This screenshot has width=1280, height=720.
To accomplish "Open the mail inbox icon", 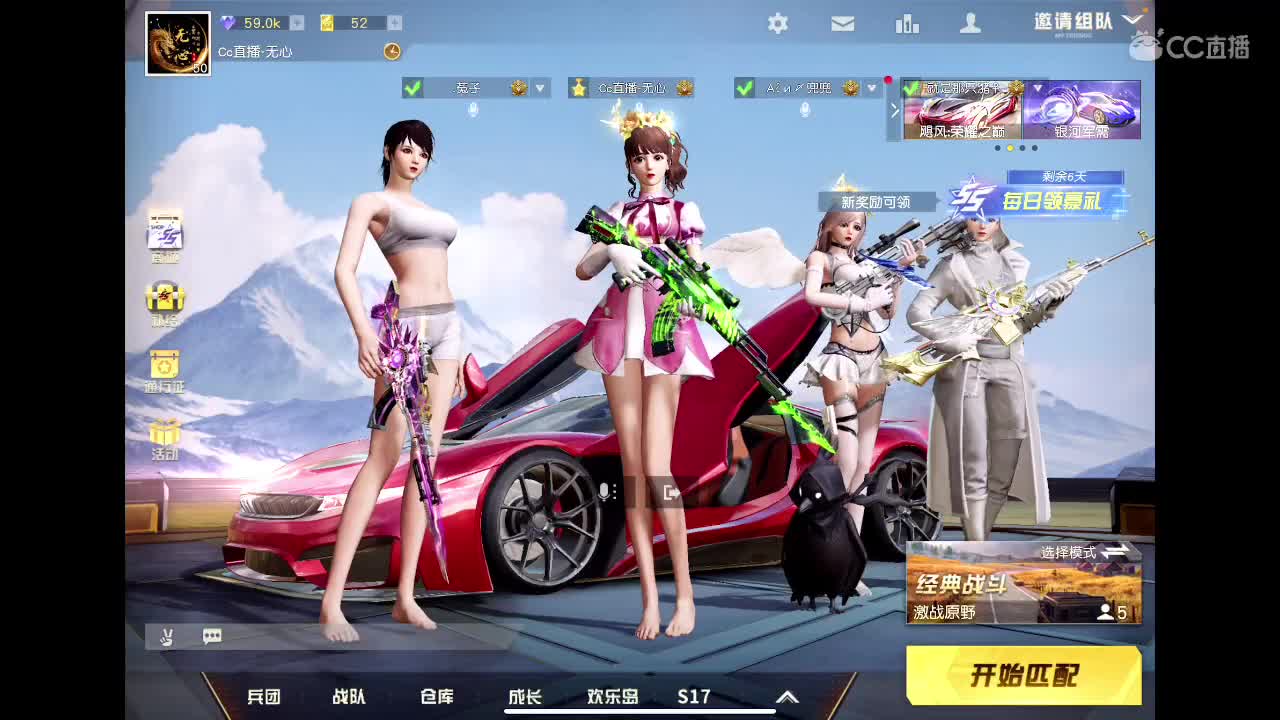I will [842, 23].
